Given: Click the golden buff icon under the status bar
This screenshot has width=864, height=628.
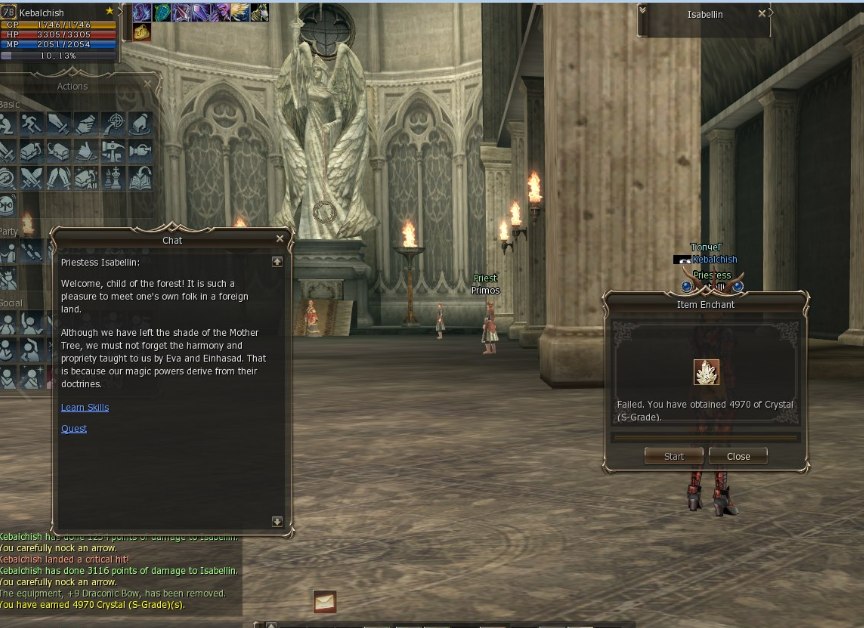Looking at the screenshot, I should (x=141, y=32).
